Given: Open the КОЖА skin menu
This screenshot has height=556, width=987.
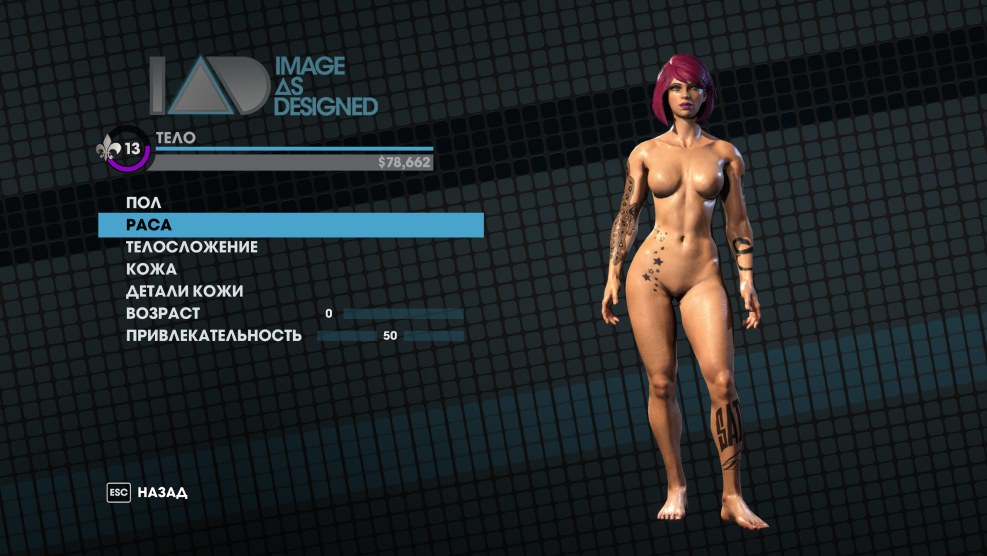Looking at the screenshot, I should click(x=152, y=269).
